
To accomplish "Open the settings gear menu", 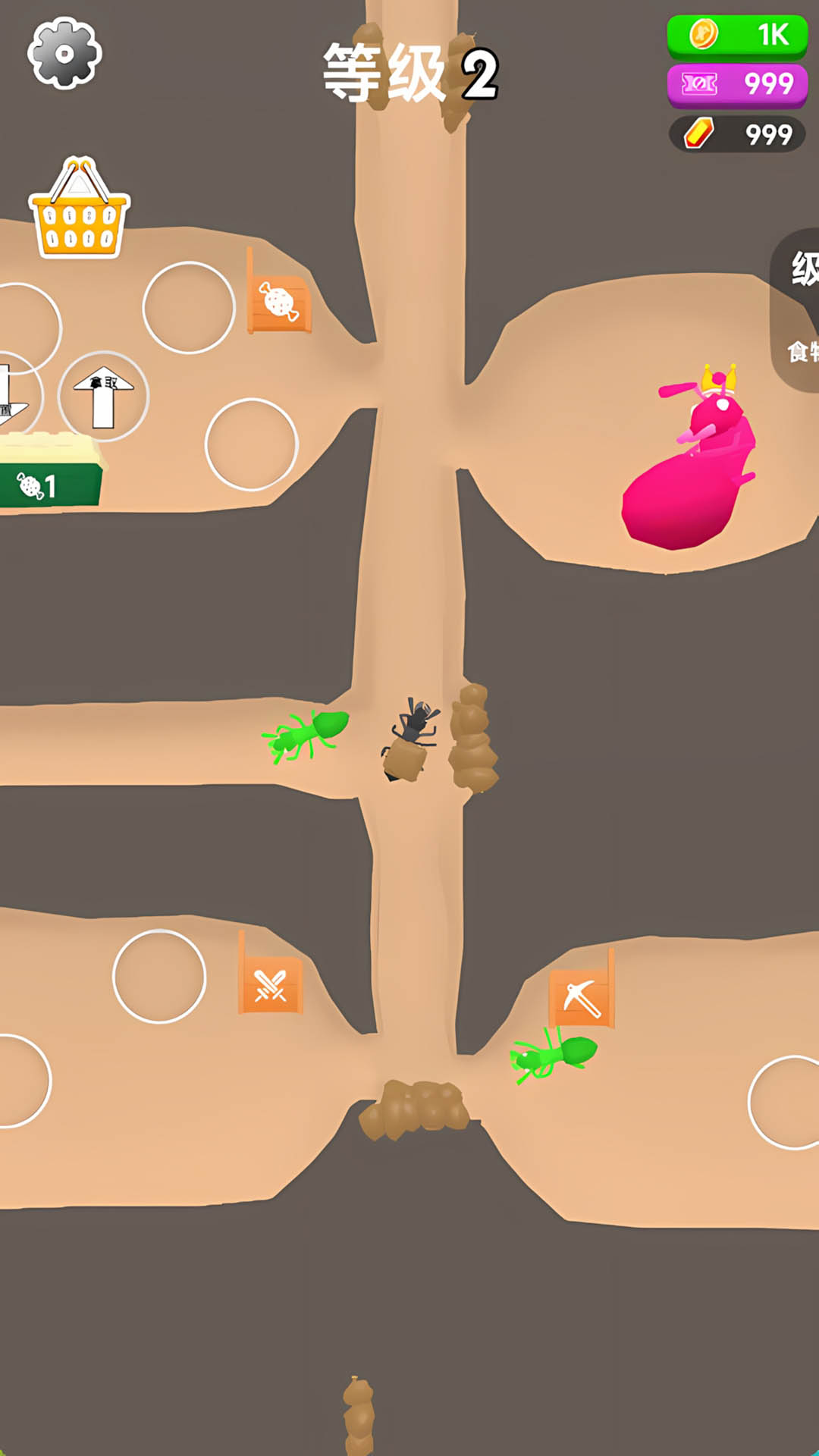I will click(x=64, y=53).
